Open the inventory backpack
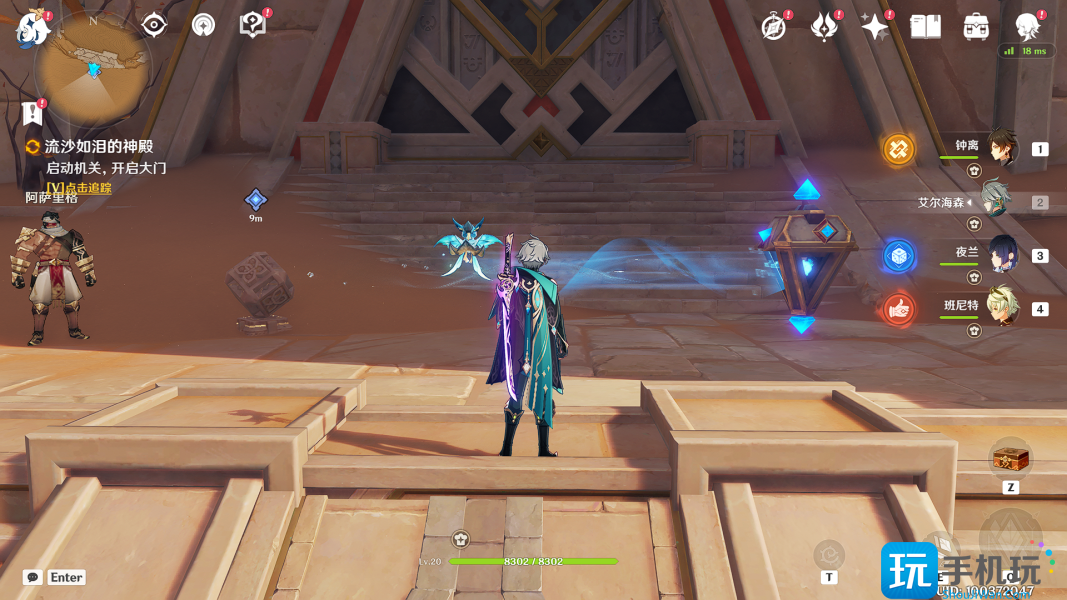Viewport: 1067px width, 600px height. 976,27
